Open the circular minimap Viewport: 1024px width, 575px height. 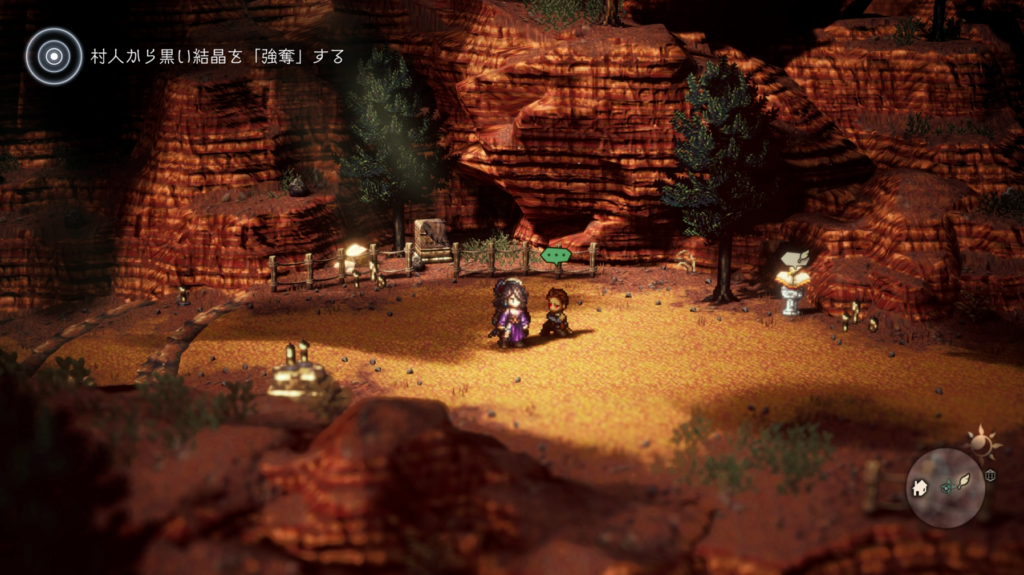(x=945, y=488)
